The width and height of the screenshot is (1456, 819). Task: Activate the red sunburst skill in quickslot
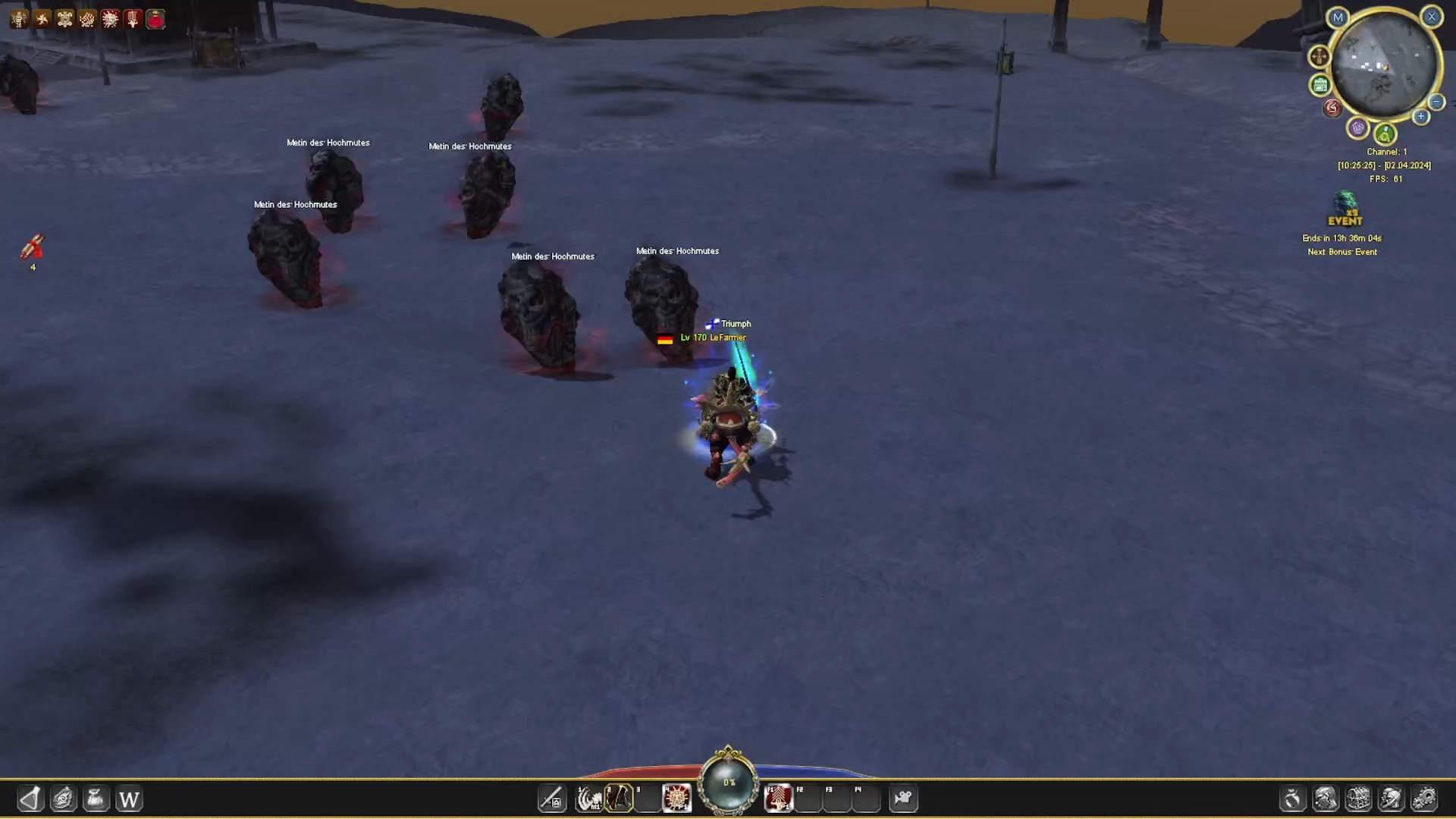676,799
